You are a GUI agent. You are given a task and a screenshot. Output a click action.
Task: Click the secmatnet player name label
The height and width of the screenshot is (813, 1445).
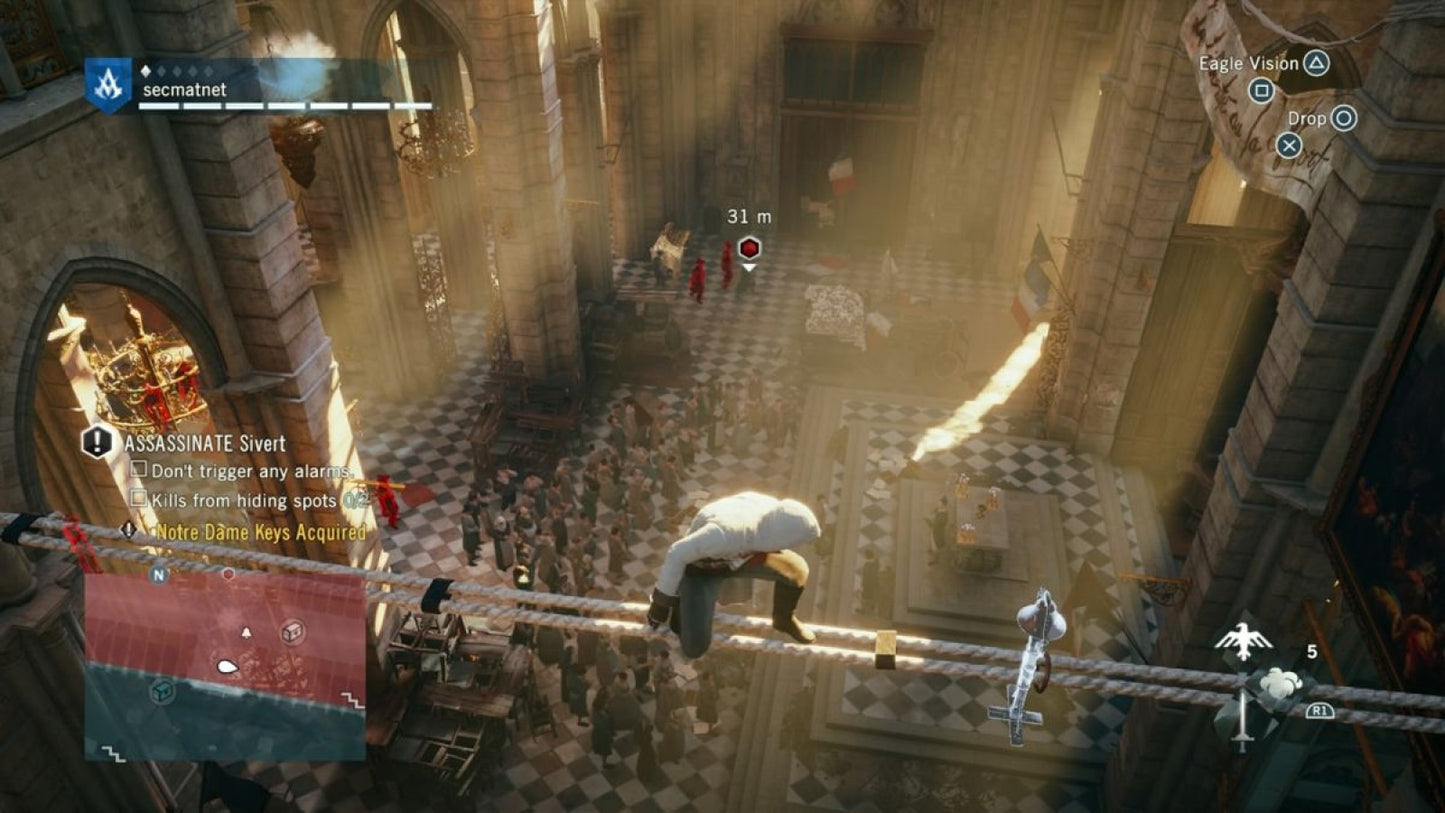coord(185,89)
